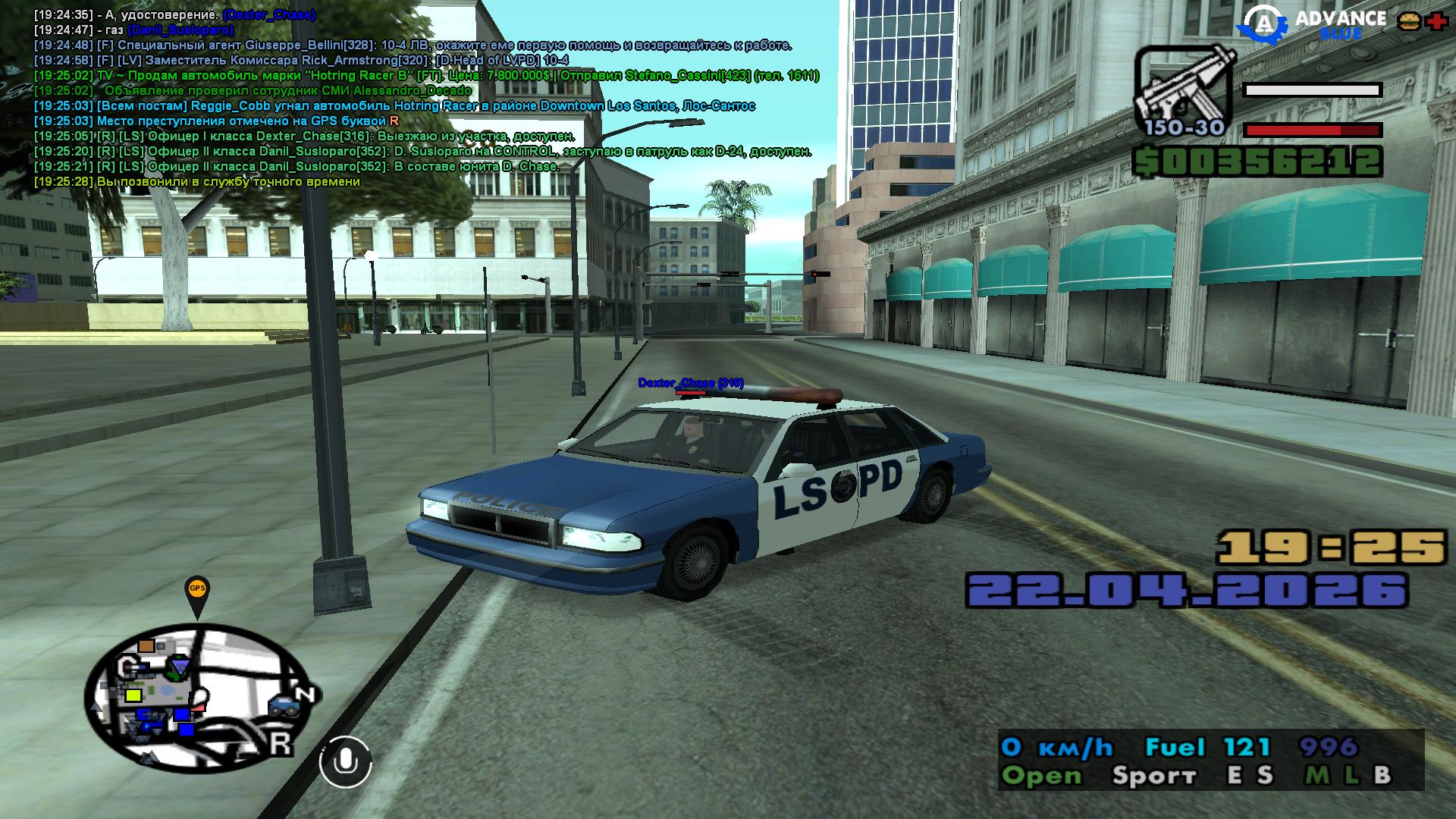
Task: Select the blue car blip on minimap
Action: pos(284,707)
